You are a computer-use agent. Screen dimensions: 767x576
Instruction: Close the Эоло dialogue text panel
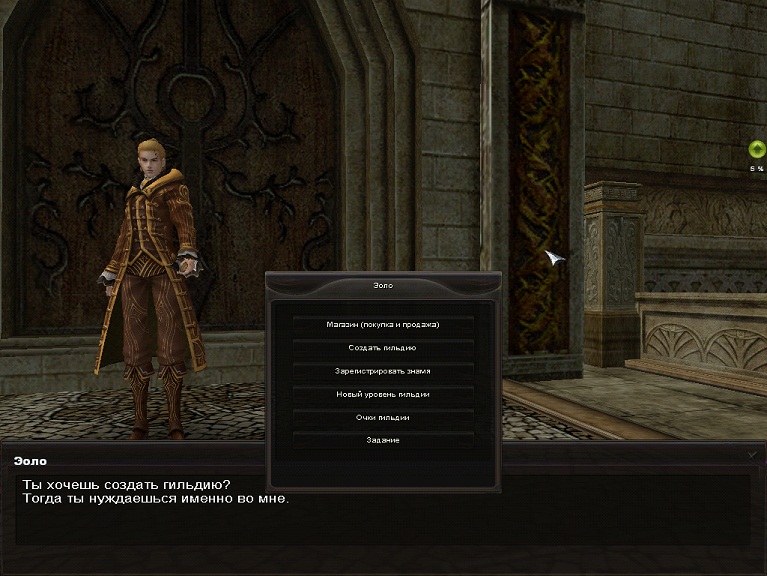pos(753,454)
